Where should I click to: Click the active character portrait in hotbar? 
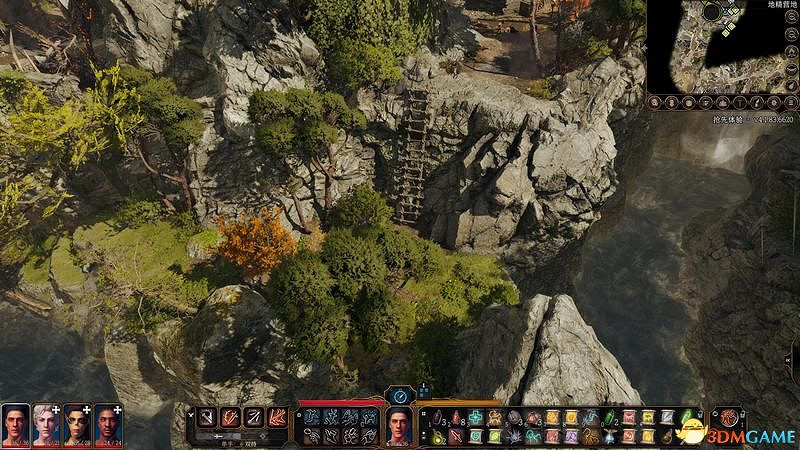(400, 425)
